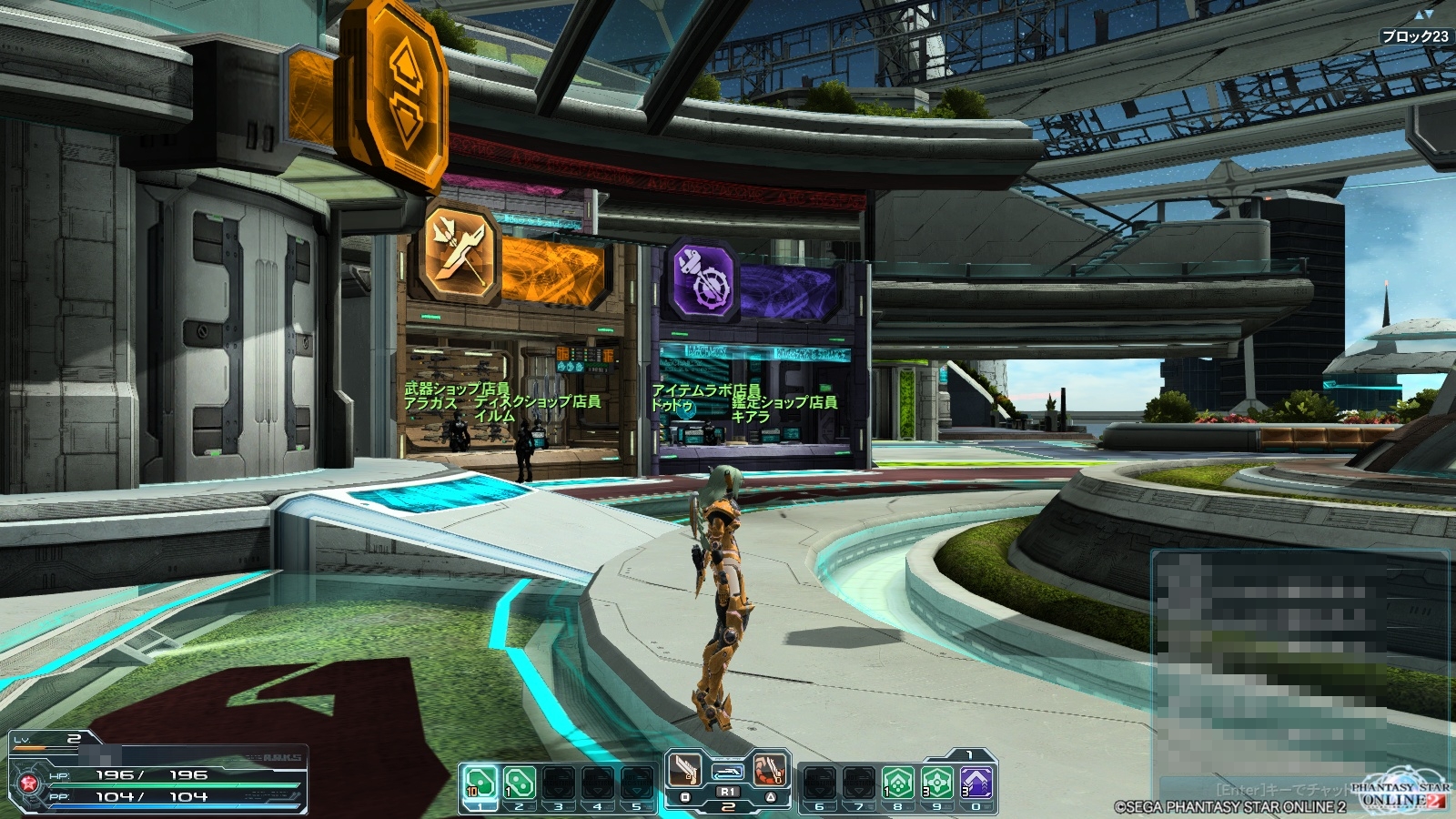Use the item in hotbar slot 1
Screen dimensions: 1456x819
coord(480,782)
